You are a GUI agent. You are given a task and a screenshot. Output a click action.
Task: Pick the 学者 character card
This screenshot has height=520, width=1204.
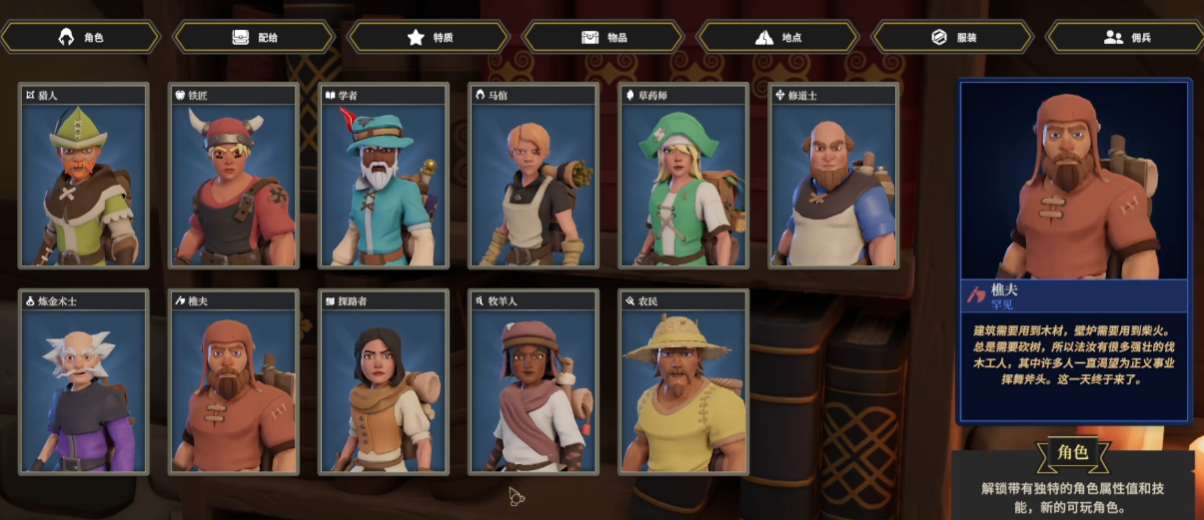tap(384, 176)
